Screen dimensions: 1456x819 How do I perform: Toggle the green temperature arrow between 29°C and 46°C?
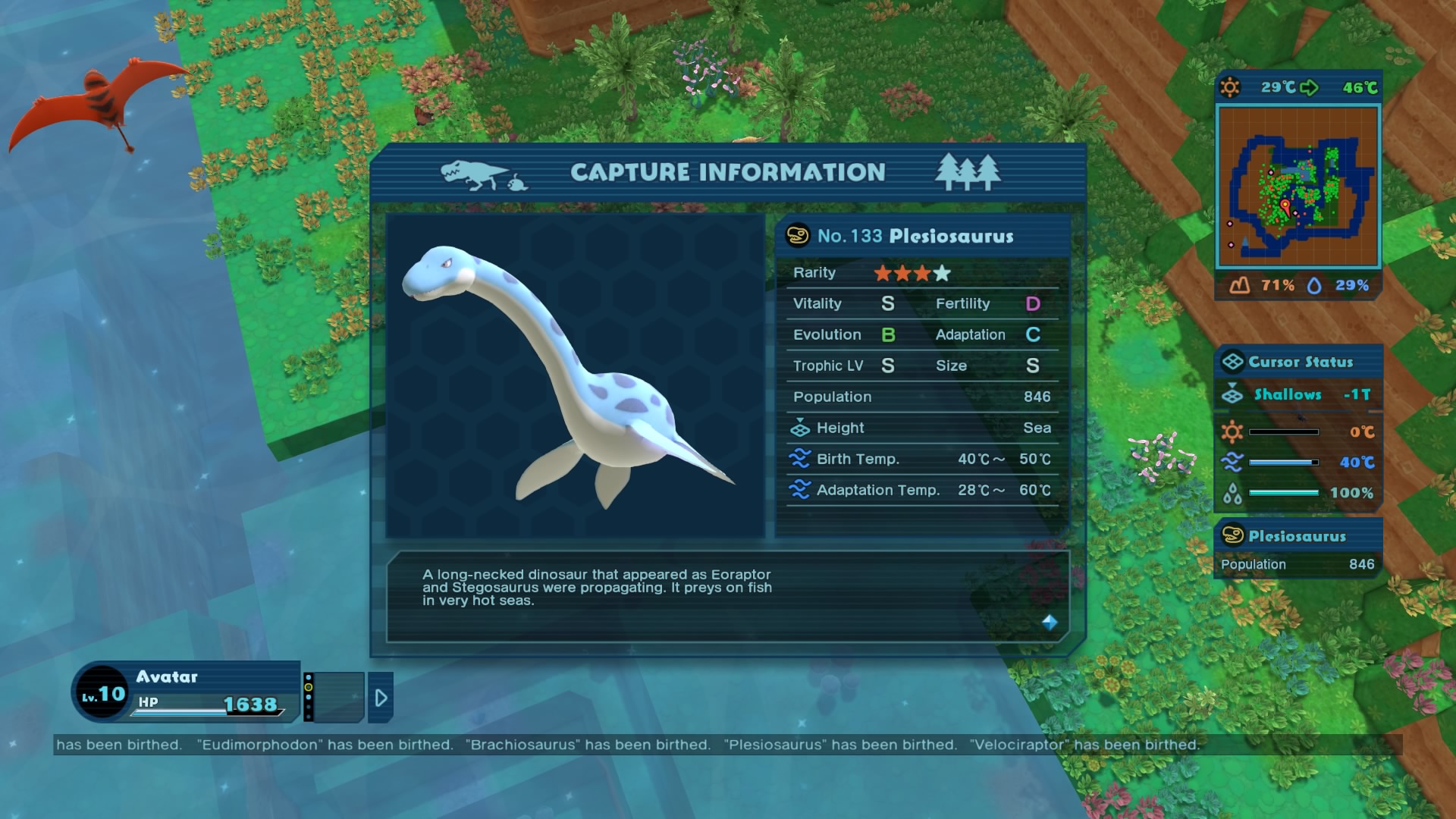tap(1310, 87)
